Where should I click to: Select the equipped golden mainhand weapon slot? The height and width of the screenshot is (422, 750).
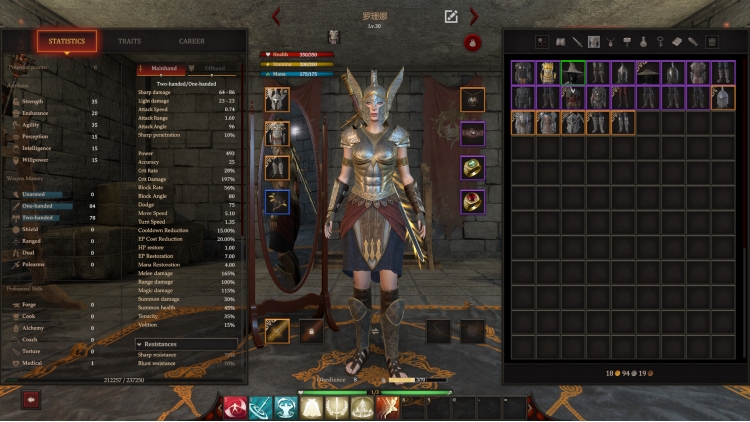pos(277,331)
